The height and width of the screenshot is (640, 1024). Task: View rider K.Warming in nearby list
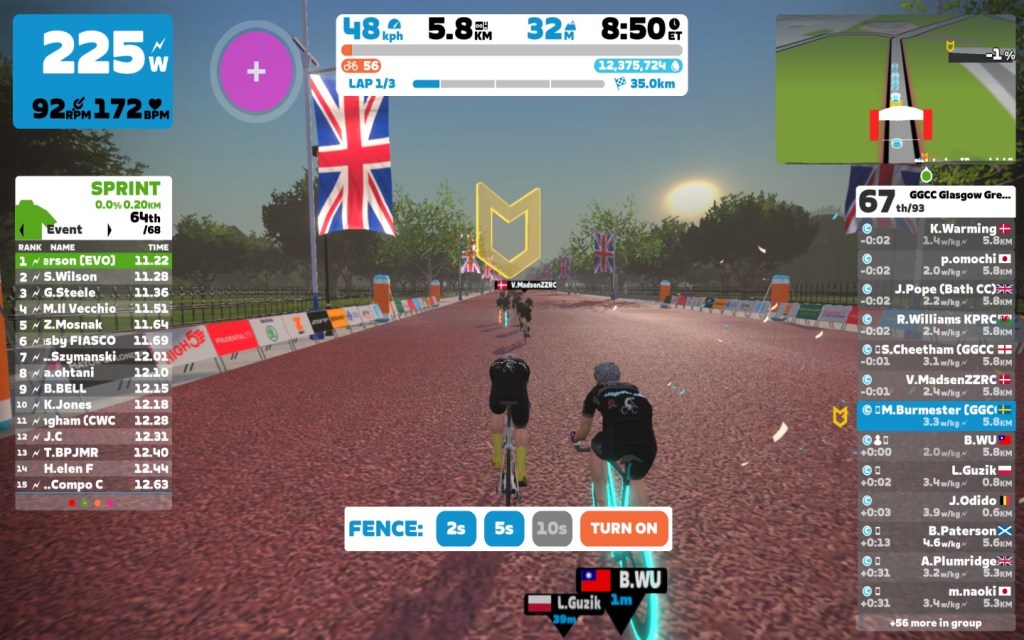tap(936, 234)
